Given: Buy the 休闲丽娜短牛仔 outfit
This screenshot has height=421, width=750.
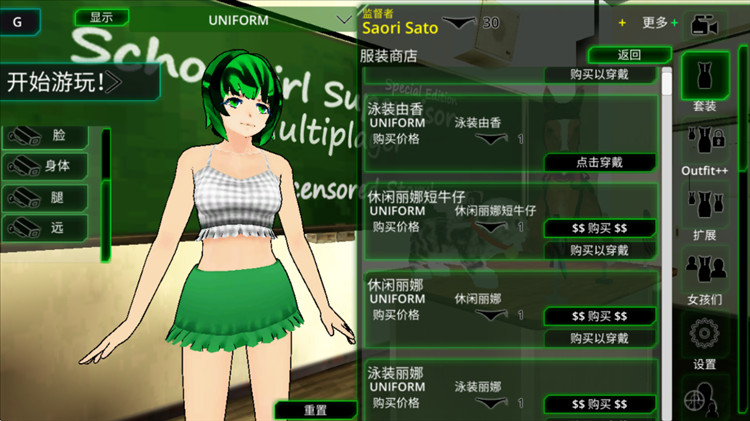Looking at the screenshot, I should coord(599,228).
